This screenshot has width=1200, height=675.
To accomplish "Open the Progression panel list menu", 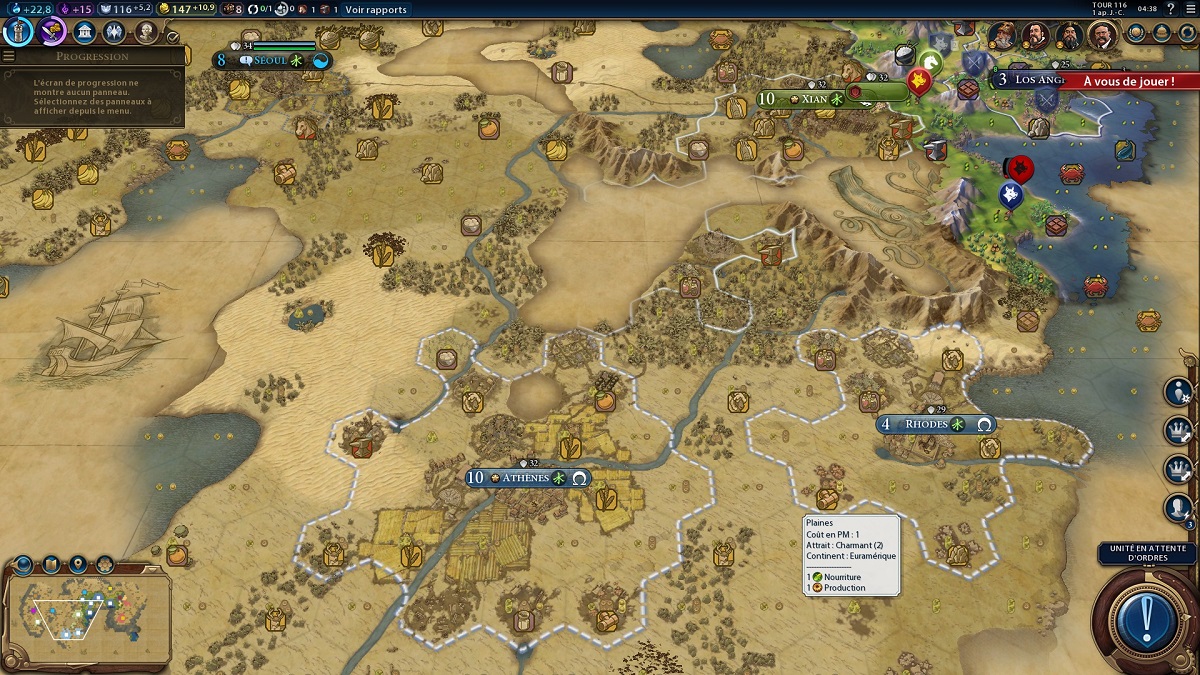I will (9, 56).
